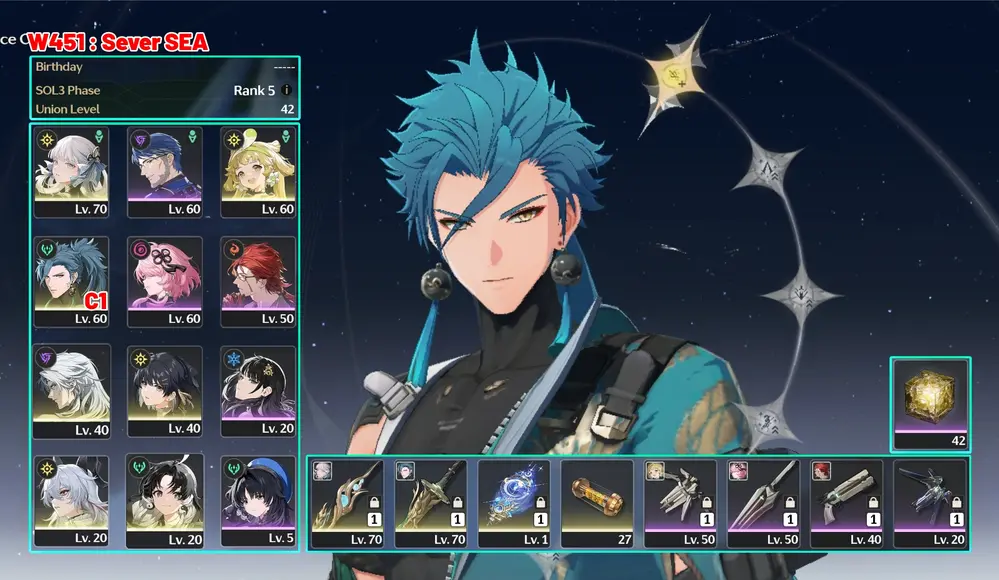Select the glowing blue orb weapon at Lv. 1
999x580 pixels.
click(x=513, y=502)
